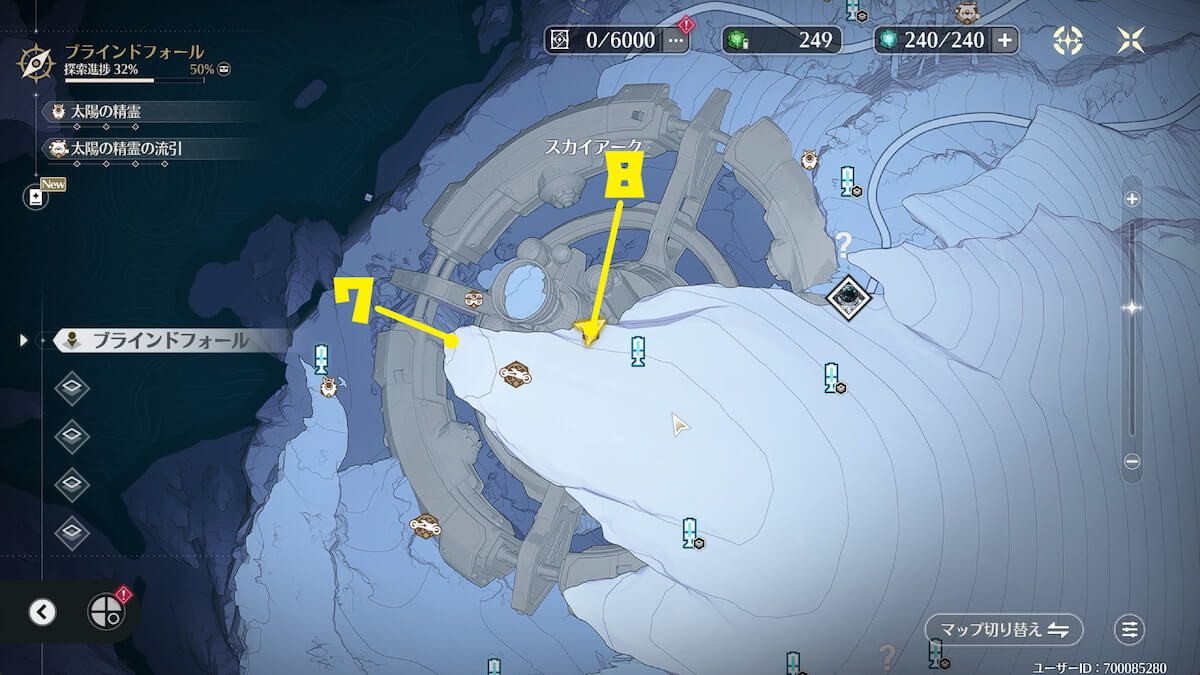Image resolution: width=1200 pixels, height=675 pixels.
Task: Go back using the left arrow button
Action: tap(42, 612)
